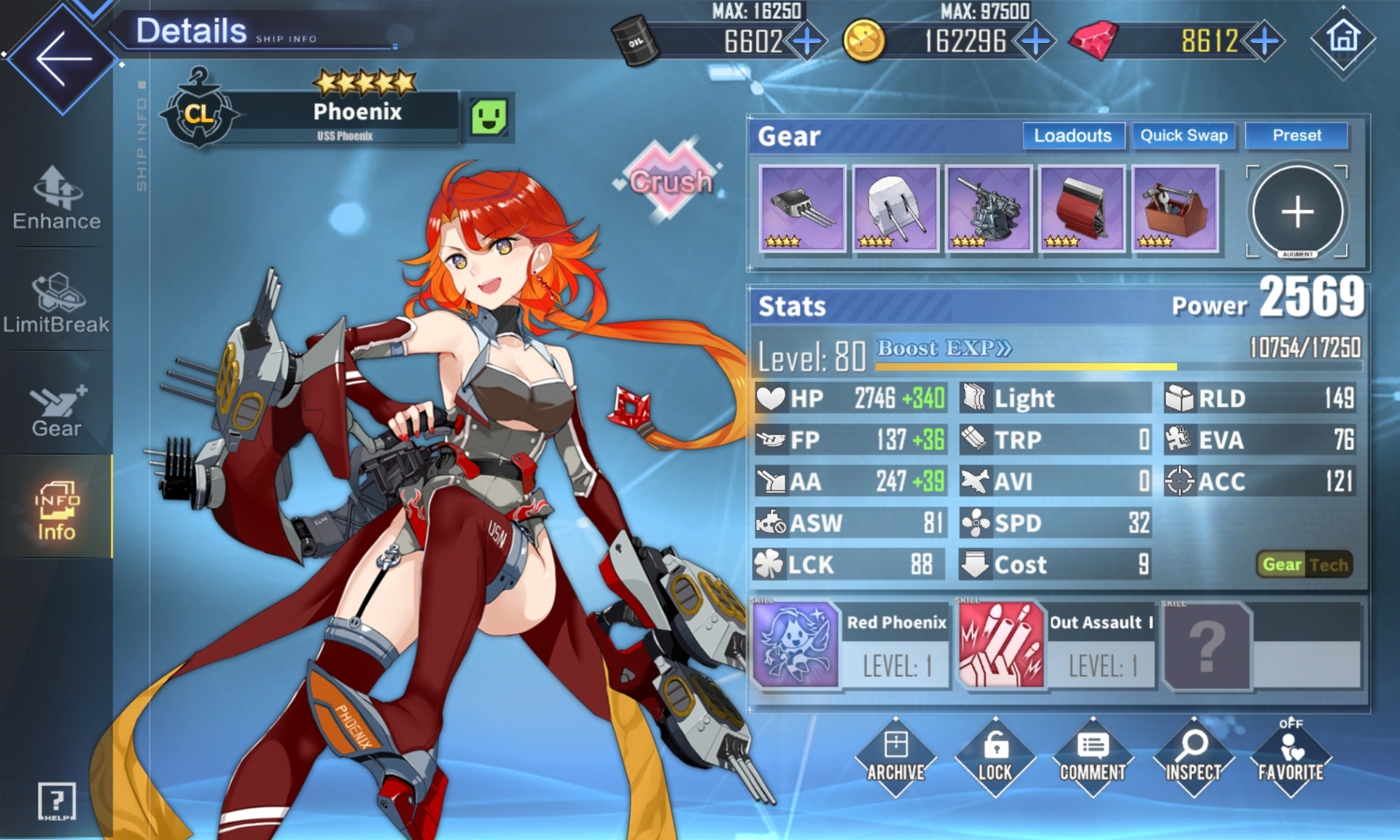The width and height of the screenshot is (1400, 840).
Task: Buy more red gems
Action: pos(1264,41)
